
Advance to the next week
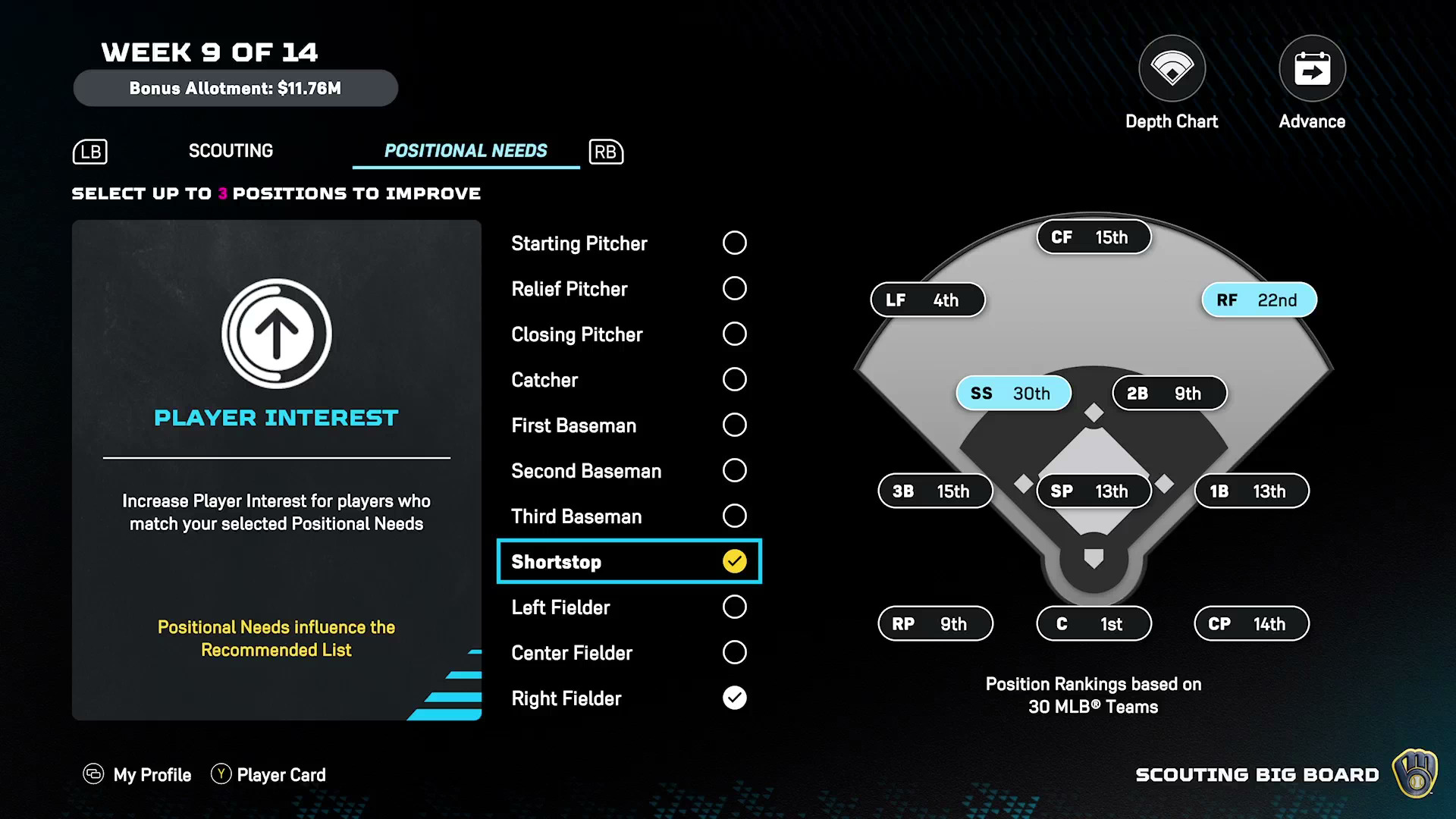point(1312,70)
